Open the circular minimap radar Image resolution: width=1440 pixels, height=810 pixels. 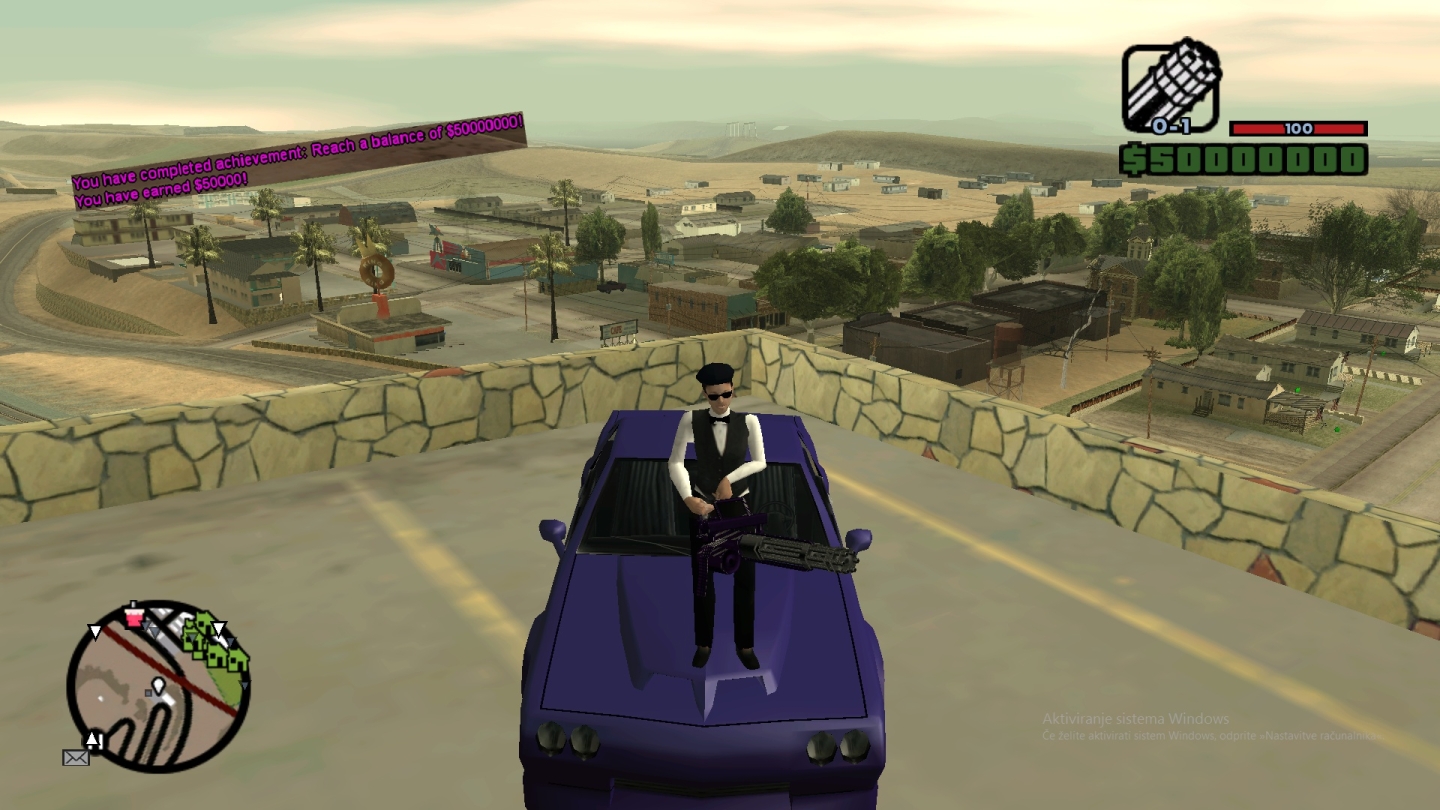tap(158, 686)
